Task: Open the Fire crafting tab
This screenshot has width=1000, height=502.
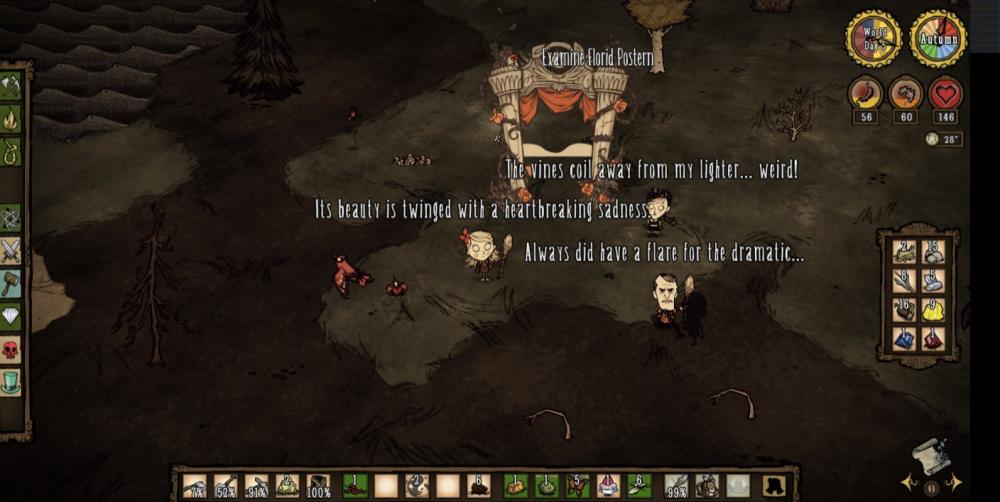Action: pos(11,120)
